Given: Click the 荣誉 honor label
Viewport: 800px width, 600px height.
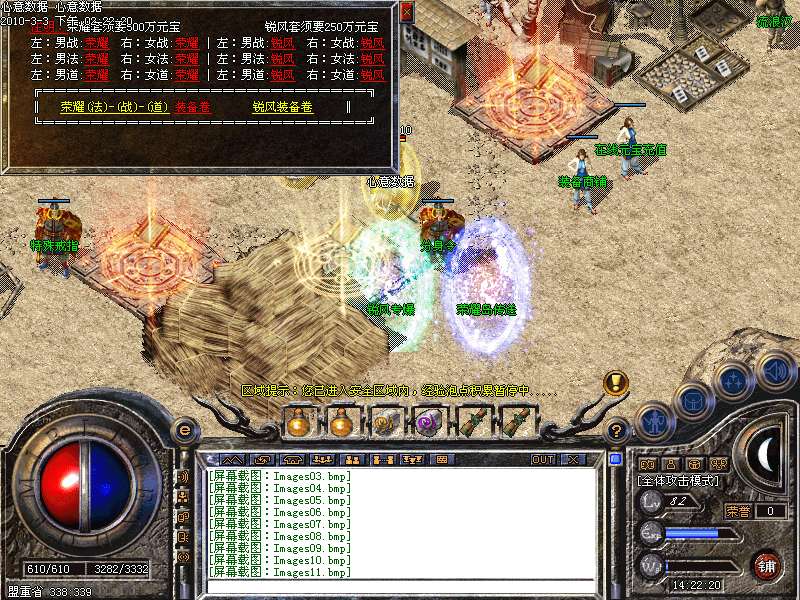Looking at the screenshot, I should coord(737,511).
